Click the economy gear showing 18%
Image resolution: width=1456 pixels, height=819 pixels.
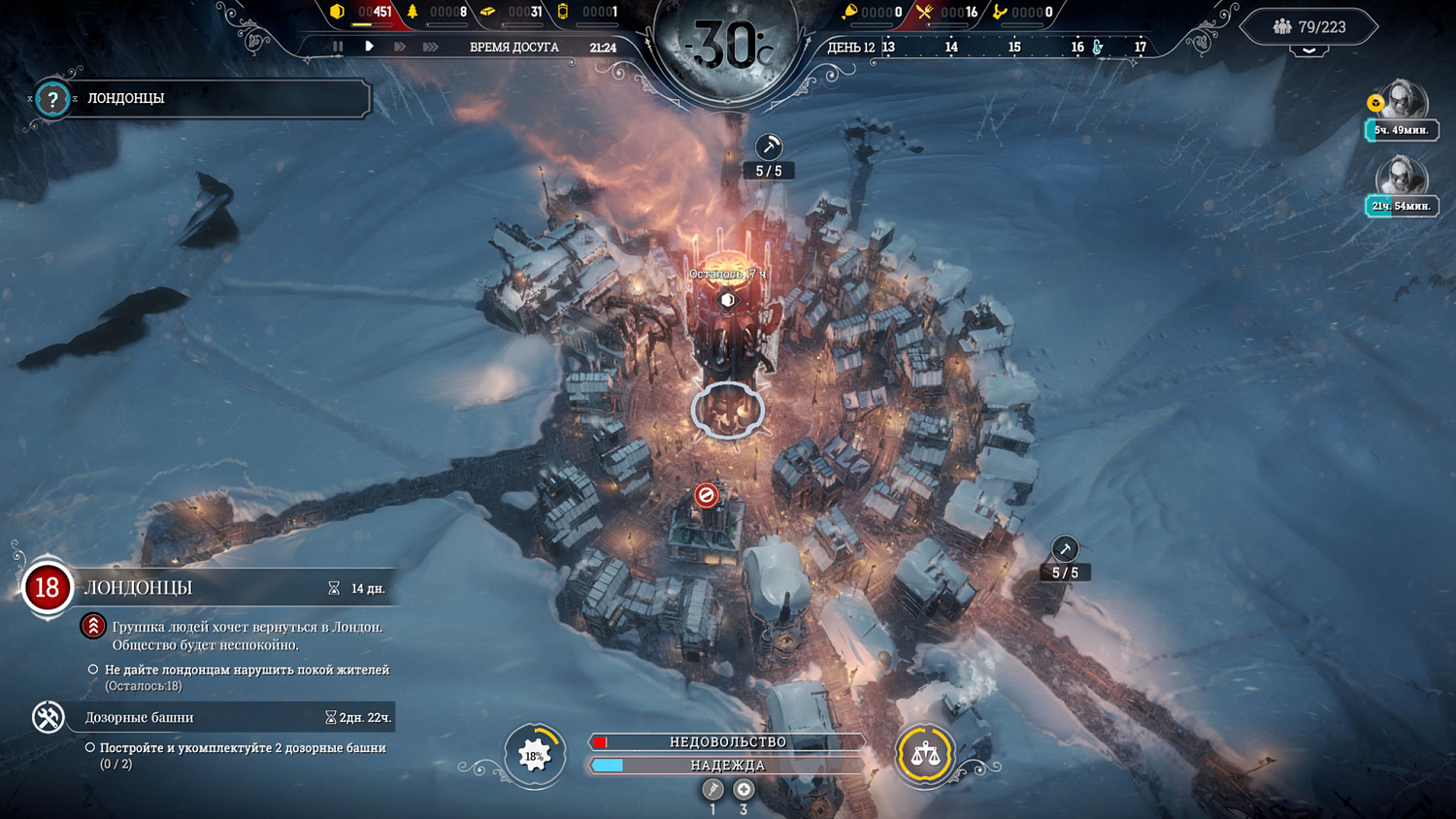pyautogui.click(x=533, y=756)
